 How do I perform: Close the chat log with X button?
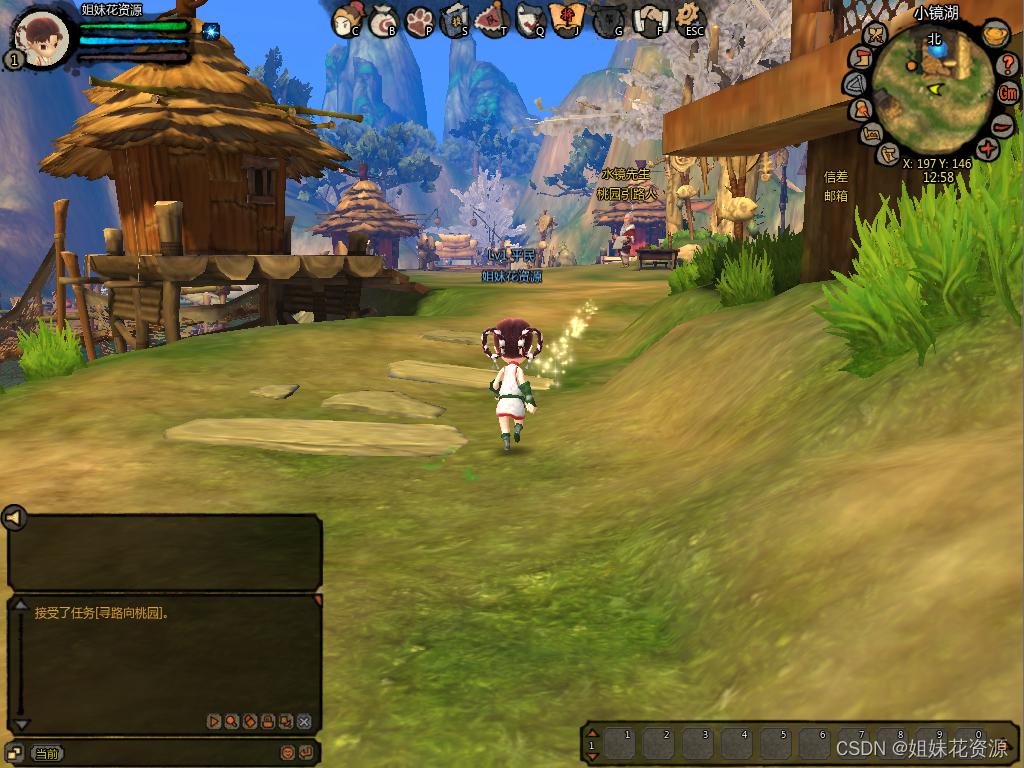(x=304, y=721)
